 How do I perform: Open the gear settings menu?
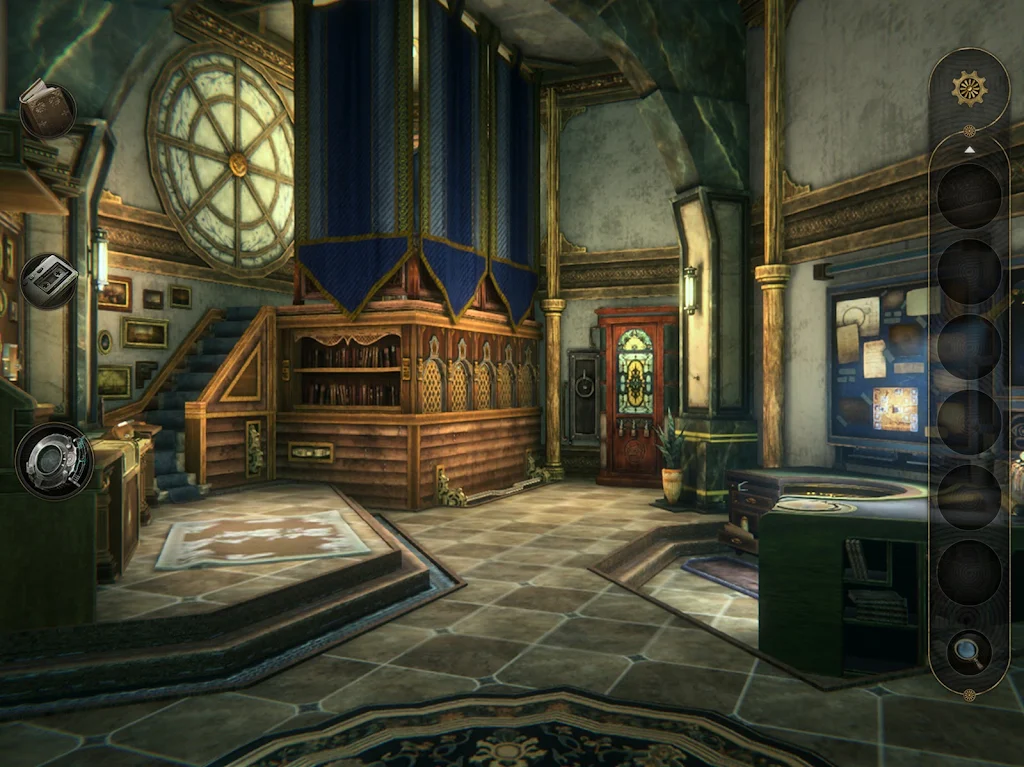[968, 89]
